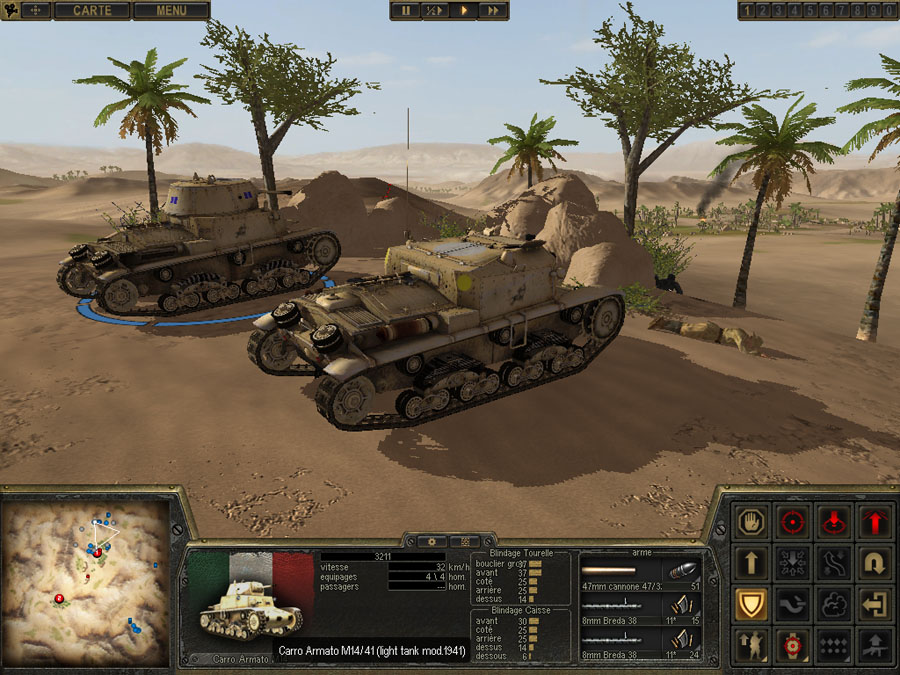Order the U-turn reverse maneuver
Screen dimensions: 900x675
(x=874, y=563)
